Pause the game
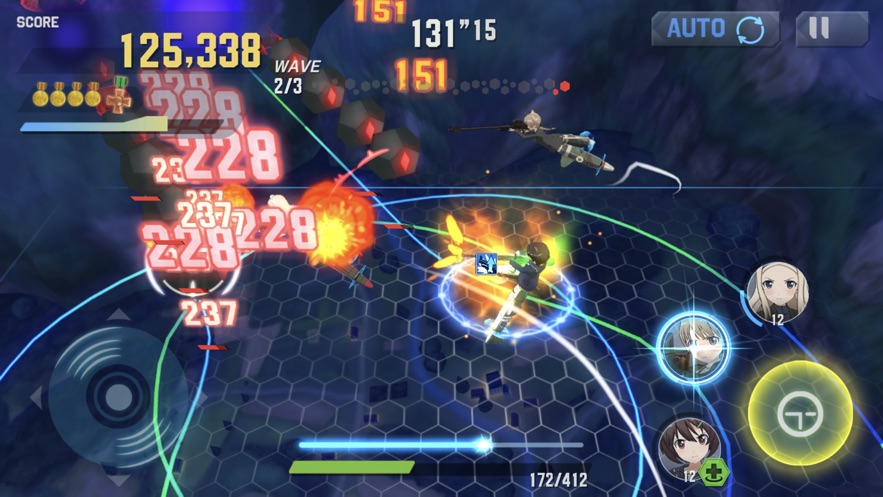The height and width of the screenshot is (497, 883). pyautogui.click(x=830, y=29)
